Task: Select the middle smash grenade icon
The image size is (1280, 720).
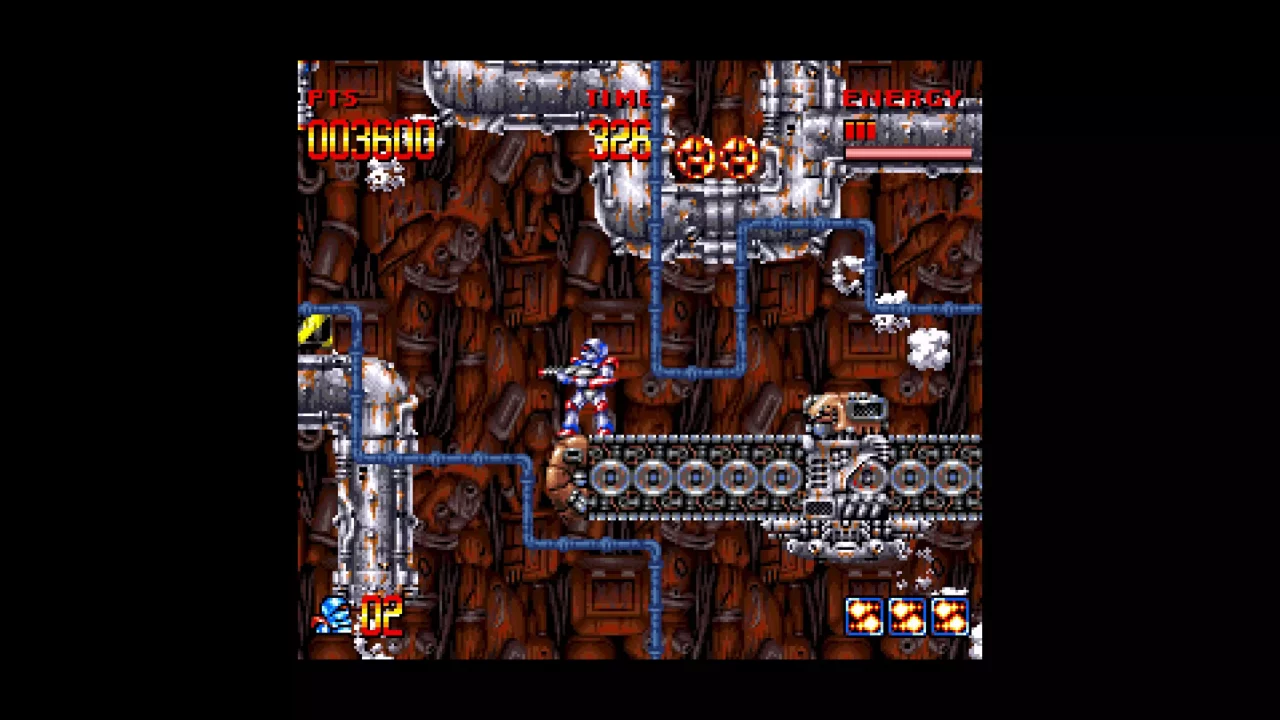Action: [906, 617]
